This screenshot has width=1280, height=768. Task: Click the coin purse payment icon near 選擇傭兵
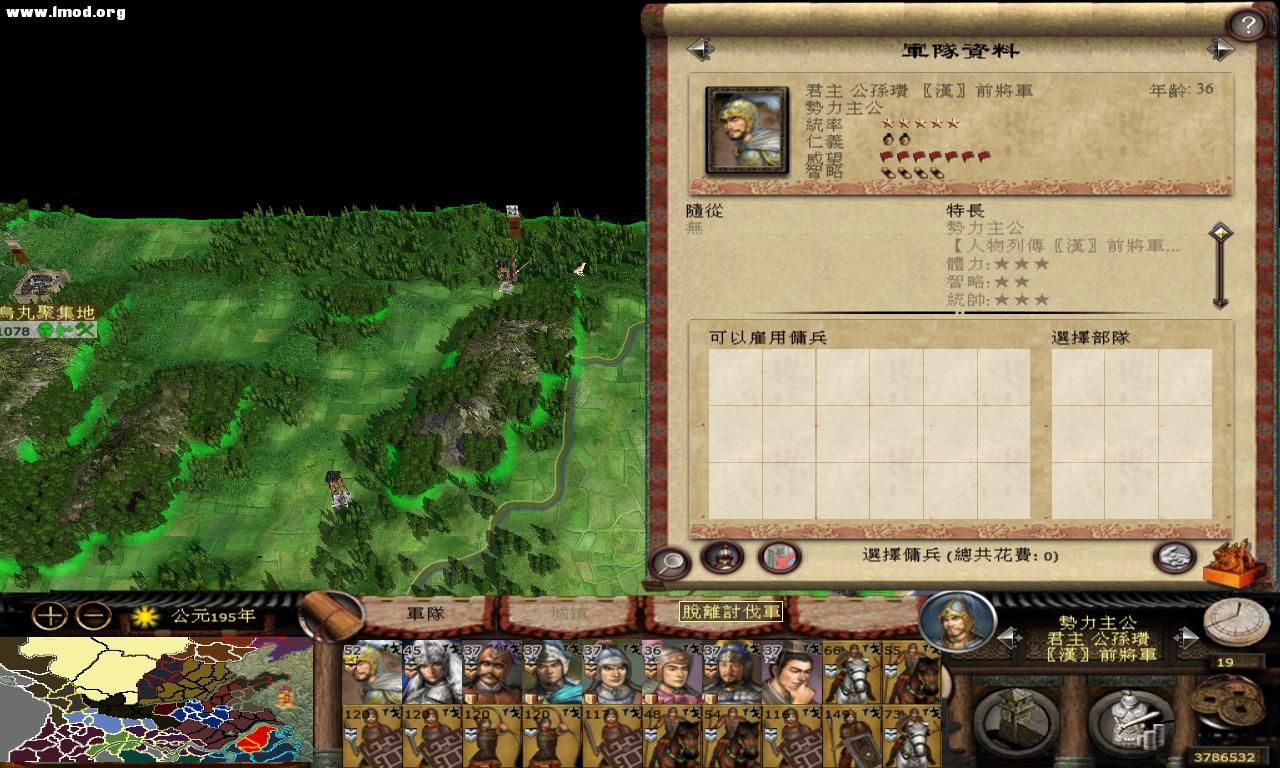[1173, 560]
